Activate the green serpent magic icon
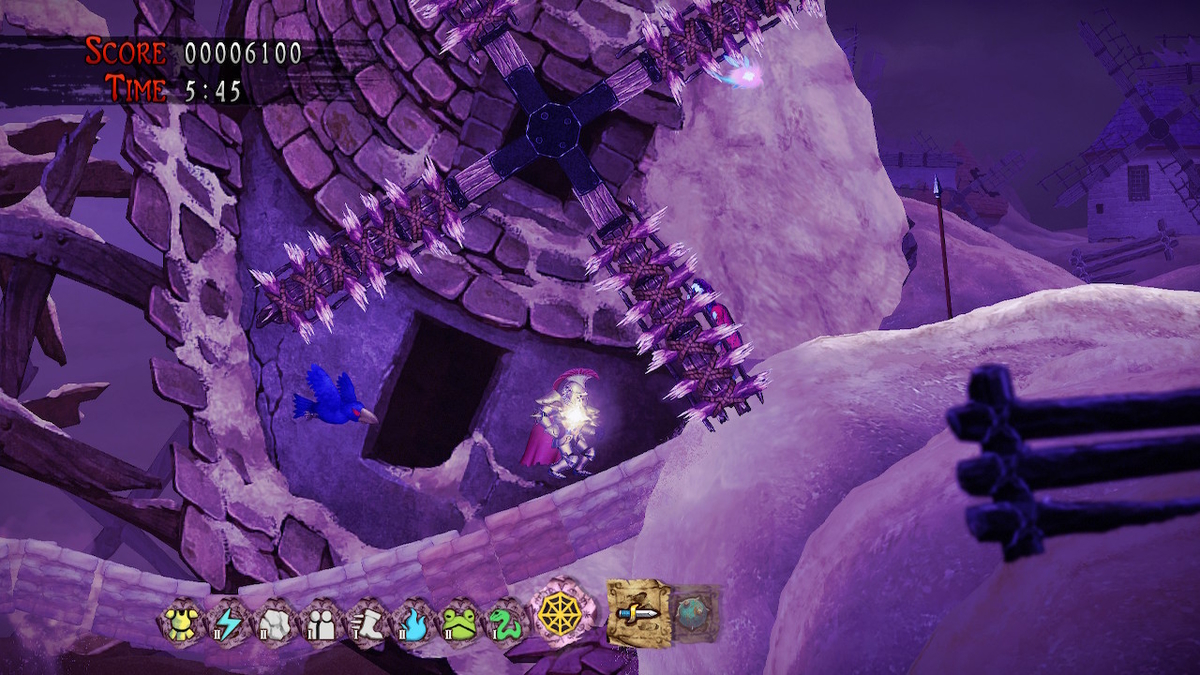 (506, 622)
